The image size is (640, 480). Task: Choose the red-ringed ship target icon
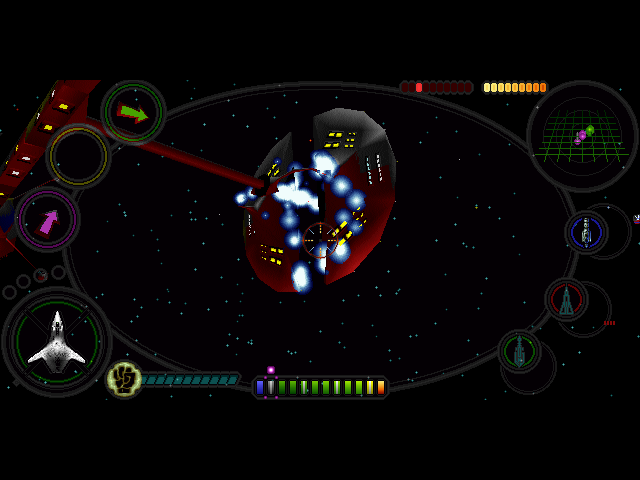coord(566,299)
